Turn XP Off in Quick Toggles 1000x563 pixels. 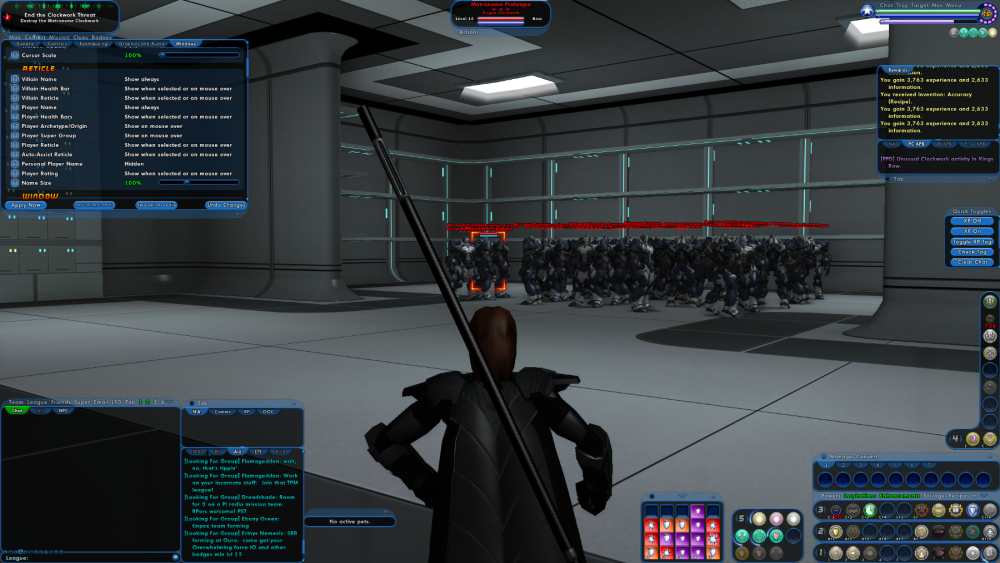click(x=972, y=221)
